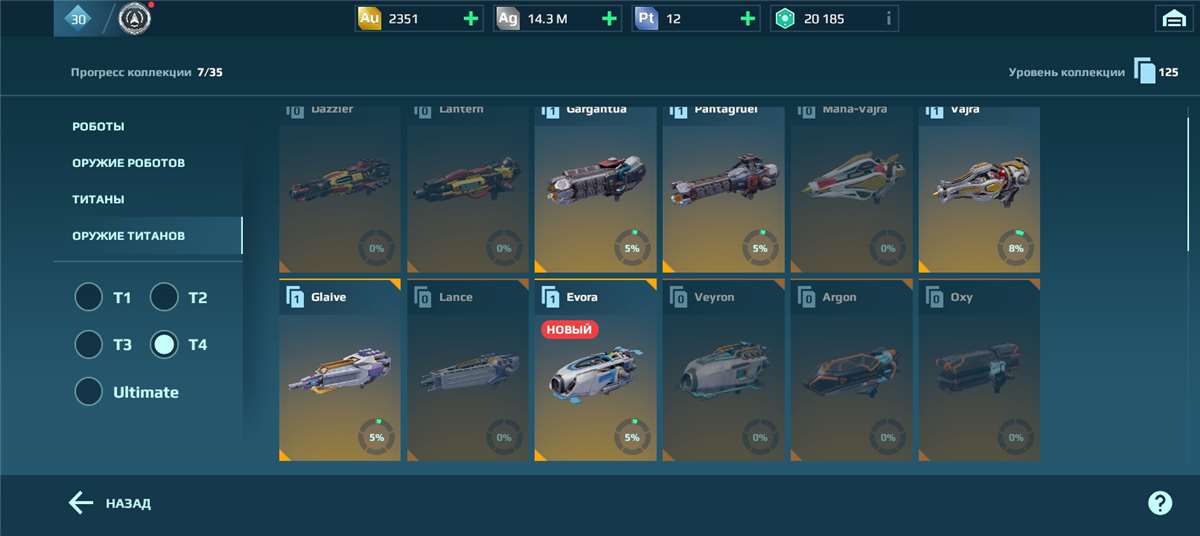This screenshot has width=1200, height=536.
Task: Add gold with the Au plus button
Action: coord(471,18)
